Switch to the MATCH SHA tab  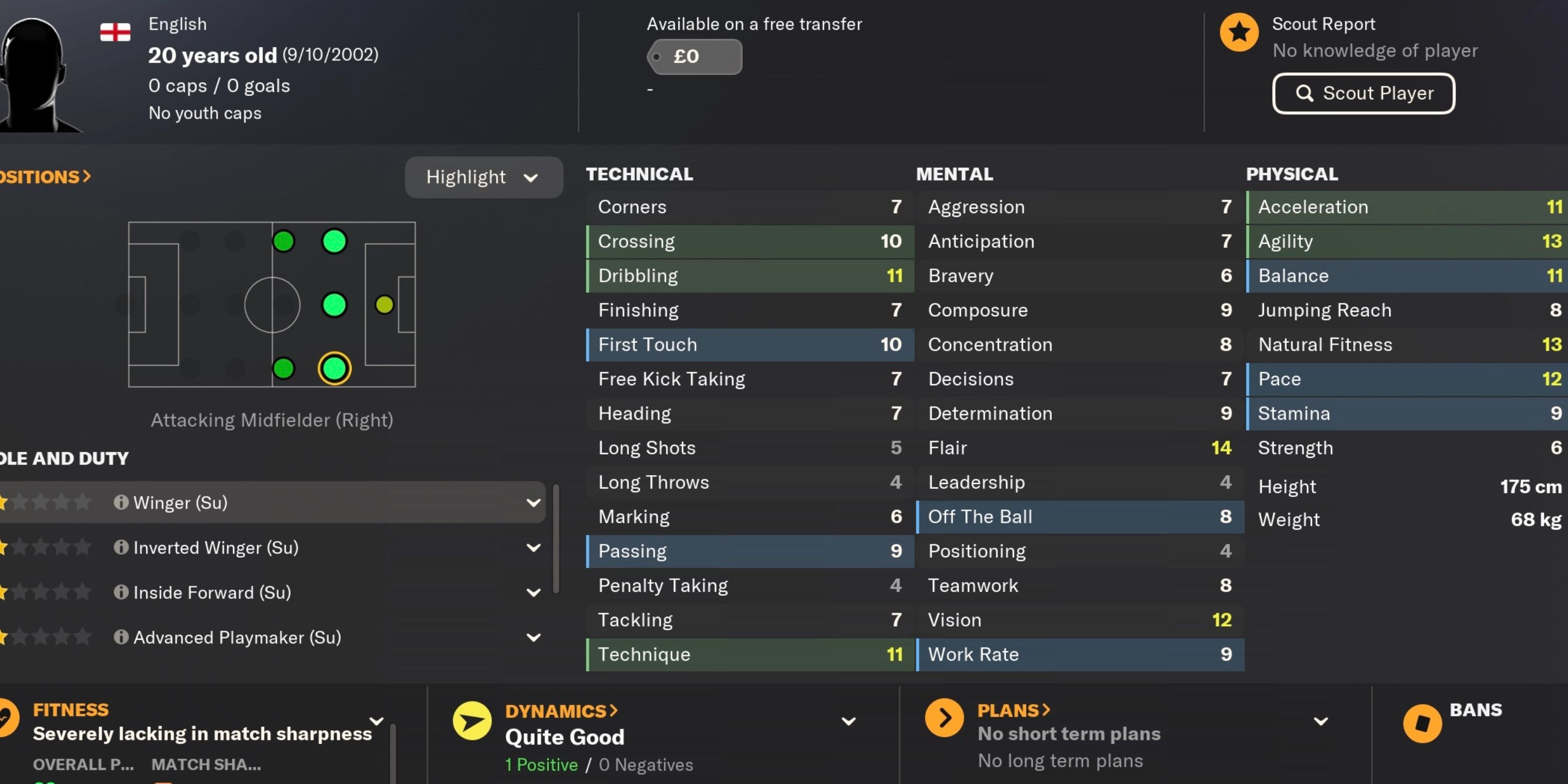coord(206,765)
